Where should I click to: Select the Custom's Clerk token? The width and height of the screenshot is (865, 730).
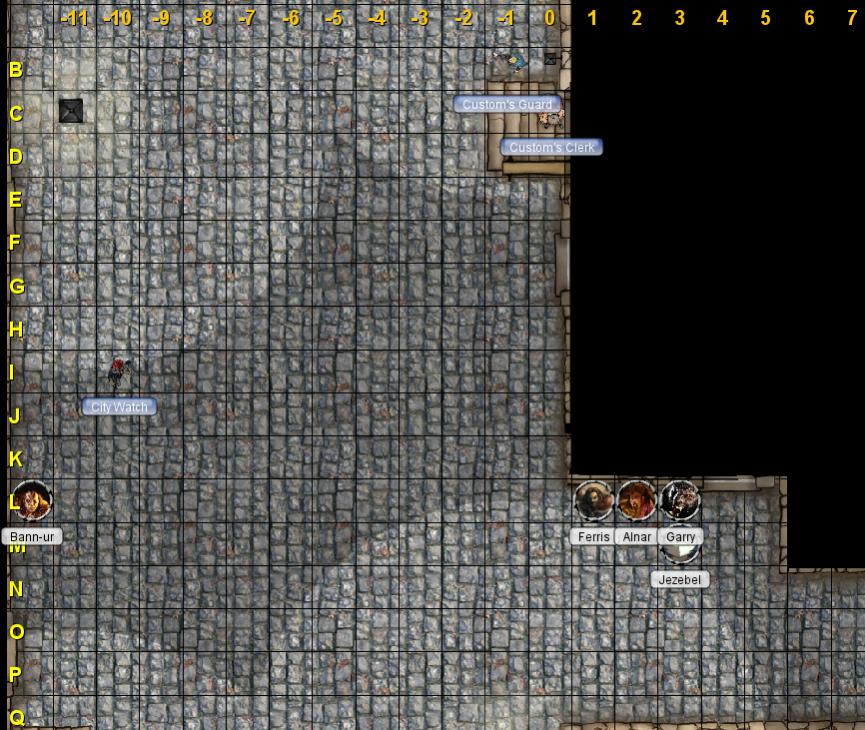click(551, 120)
